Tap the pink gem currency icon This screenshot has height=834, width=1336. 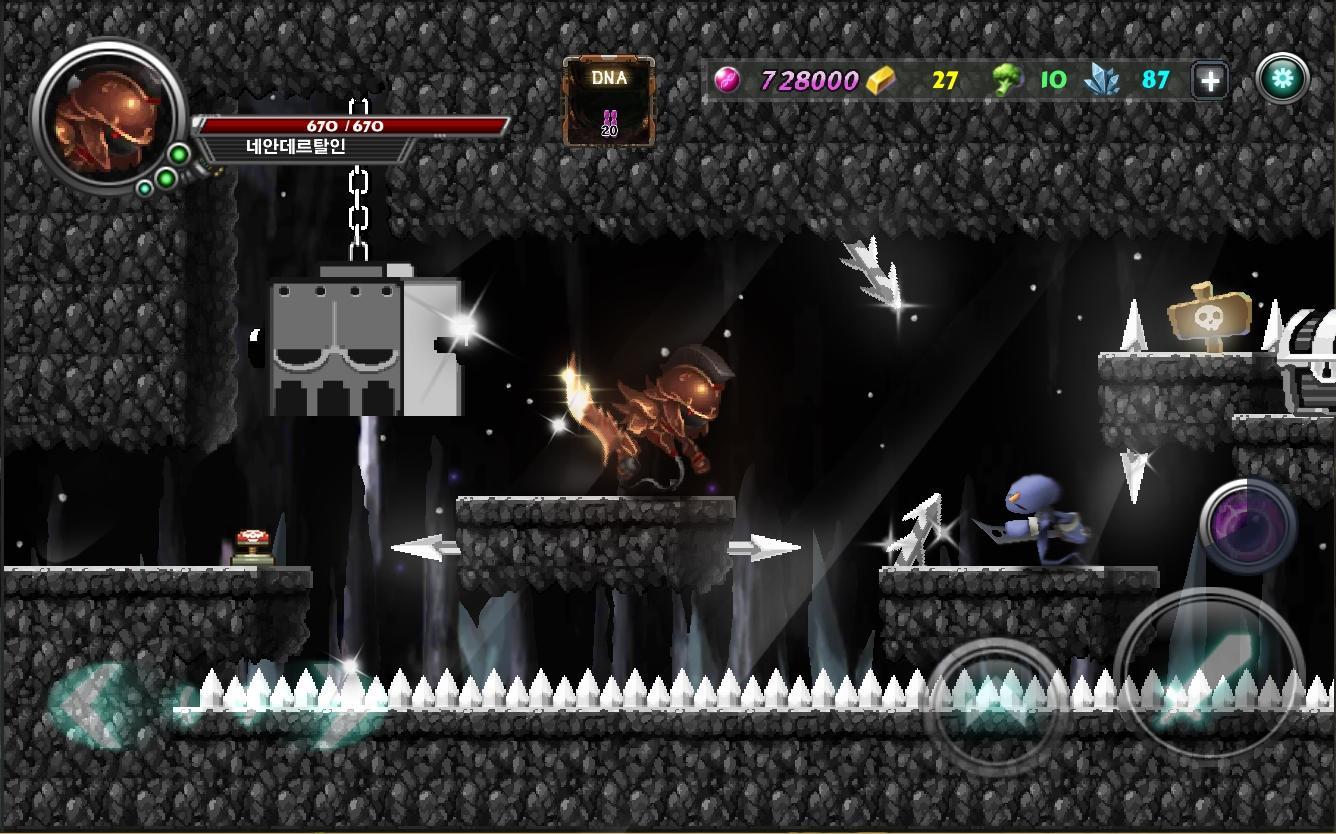pos(730,79)
